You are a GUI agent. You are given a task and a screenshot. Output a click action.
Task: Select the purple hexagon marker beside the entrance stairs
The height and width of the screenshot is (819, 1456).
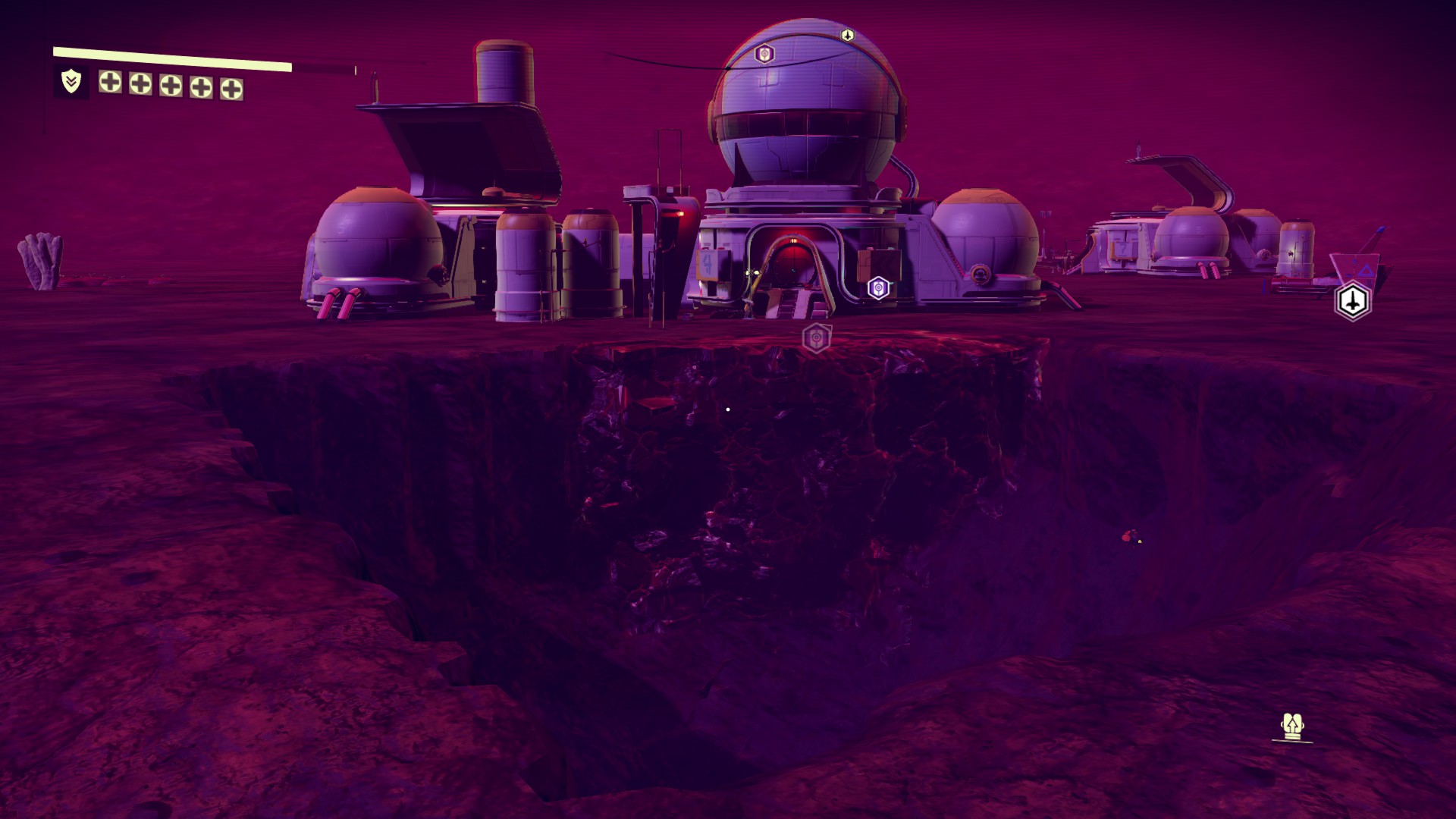878,288
